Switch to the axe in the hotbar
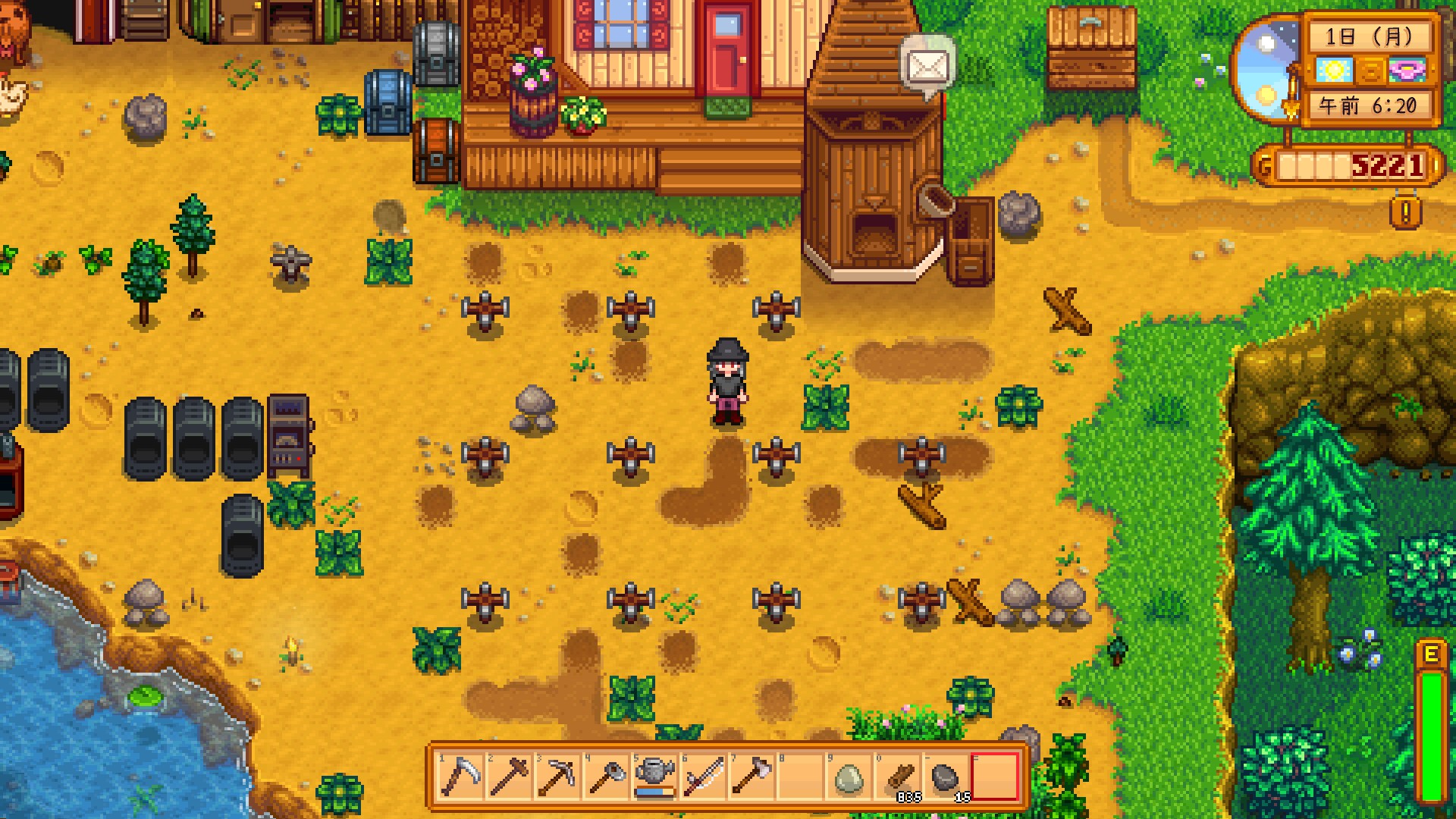Viewport: 1456px width, 819px height. tap(752, 777)
